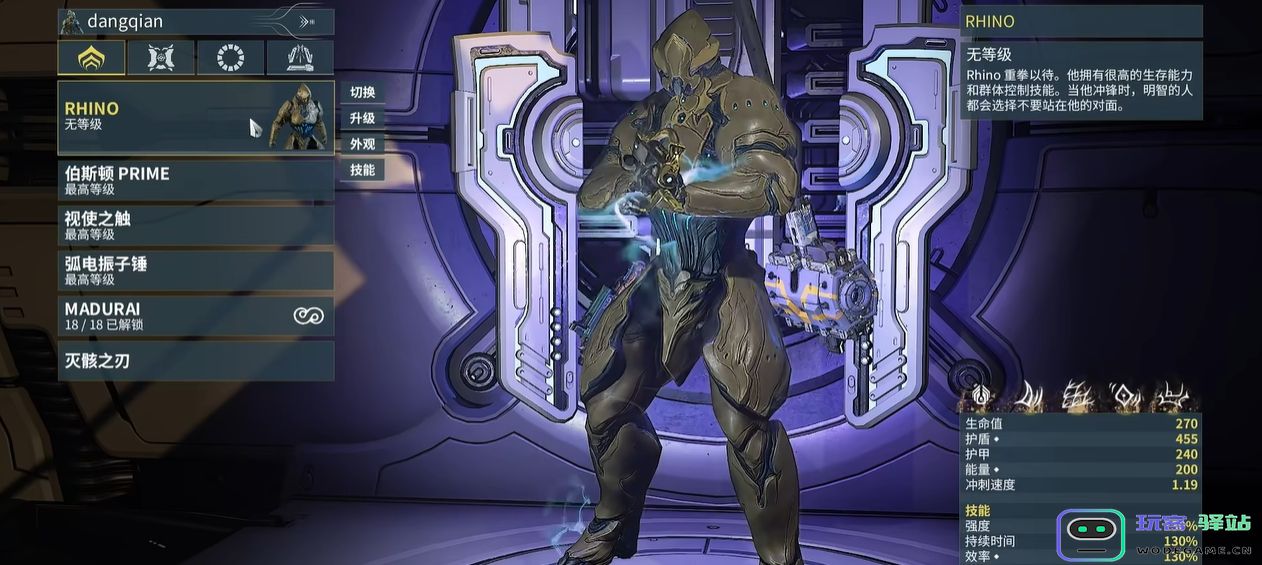
Task: Select the tab with the Archwing icon
Action: pyautogui.click(x=300, y=57)
